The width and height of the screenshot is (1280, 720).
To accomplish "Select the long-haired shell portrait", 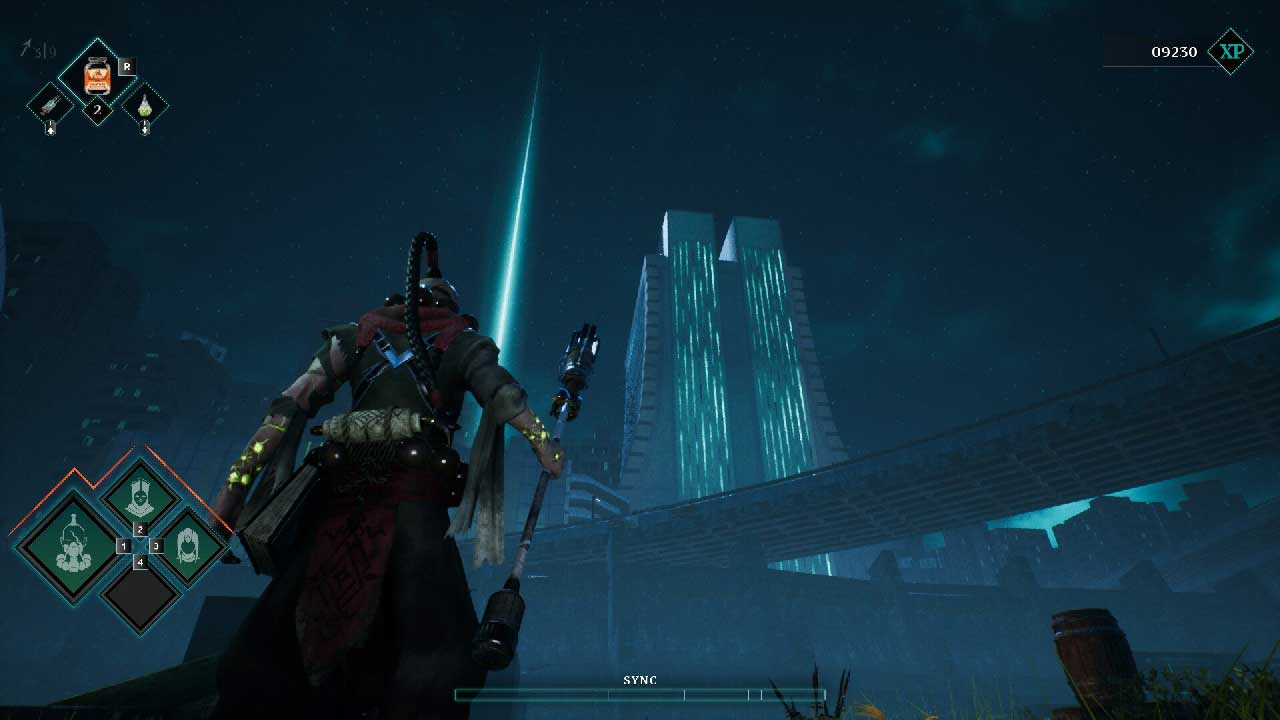I will [x=188, y=546].
